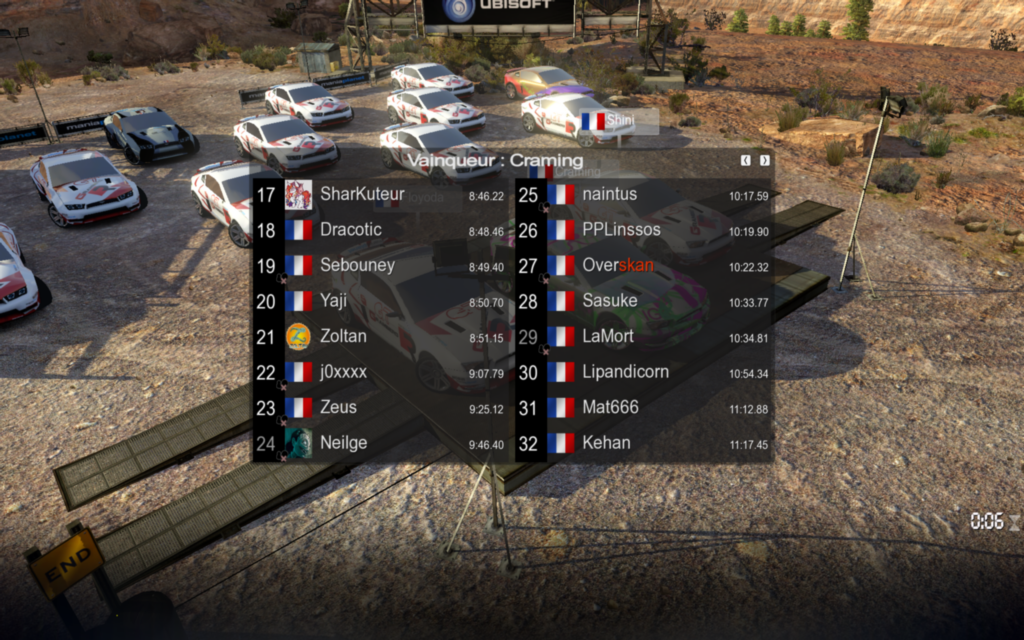Show the next scoreboard page
Viewport: 1024px width, 640px height.
[x=765, y=160]
